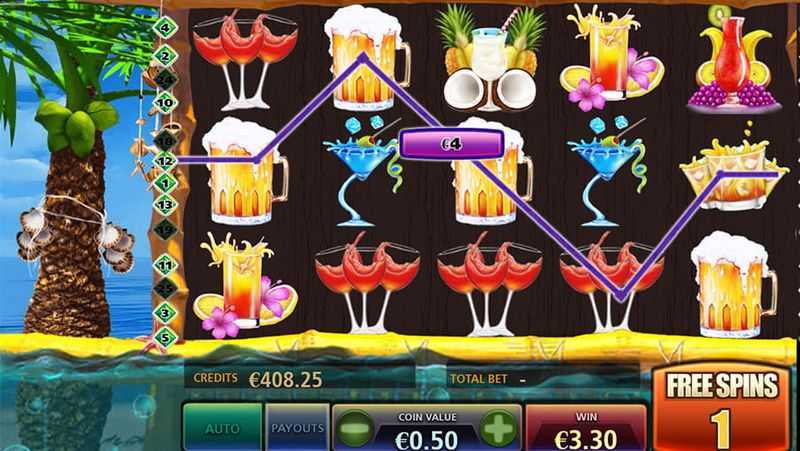The width and height of the screenshot is (800, 451).
Task: Choose the payline 13 marker
Action: [x=165, y=204]
